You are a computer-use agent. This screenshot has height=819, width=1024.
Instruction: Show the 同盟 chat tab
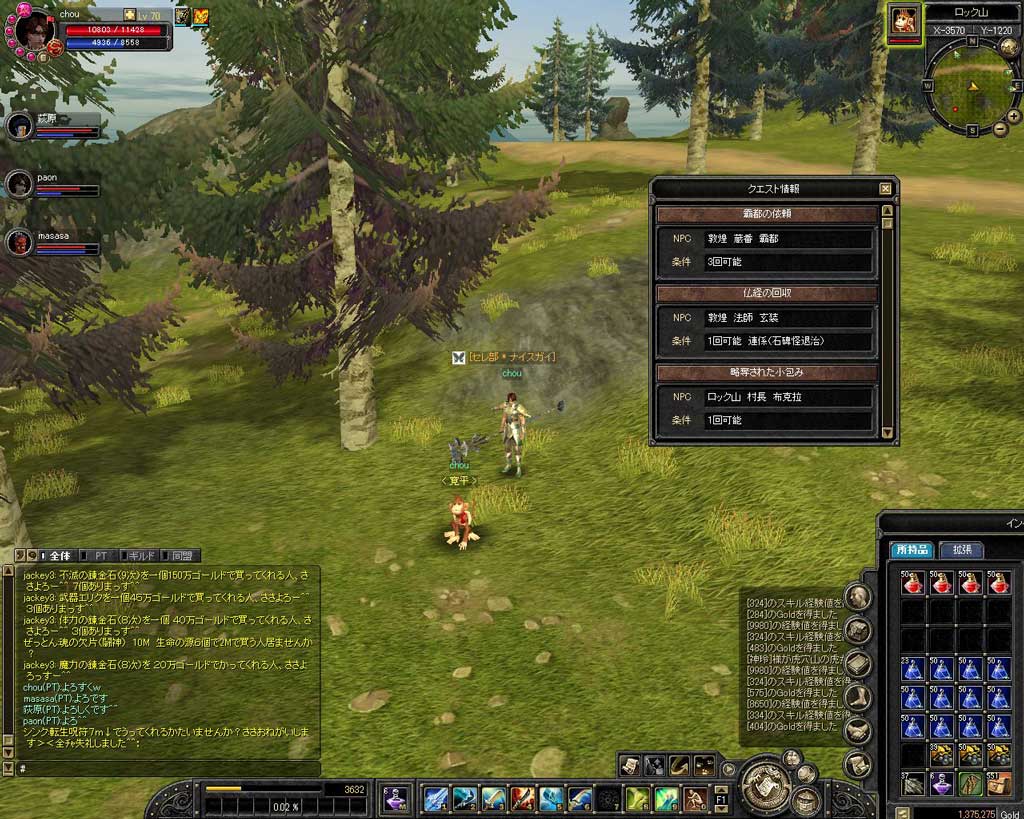(181, 555)
